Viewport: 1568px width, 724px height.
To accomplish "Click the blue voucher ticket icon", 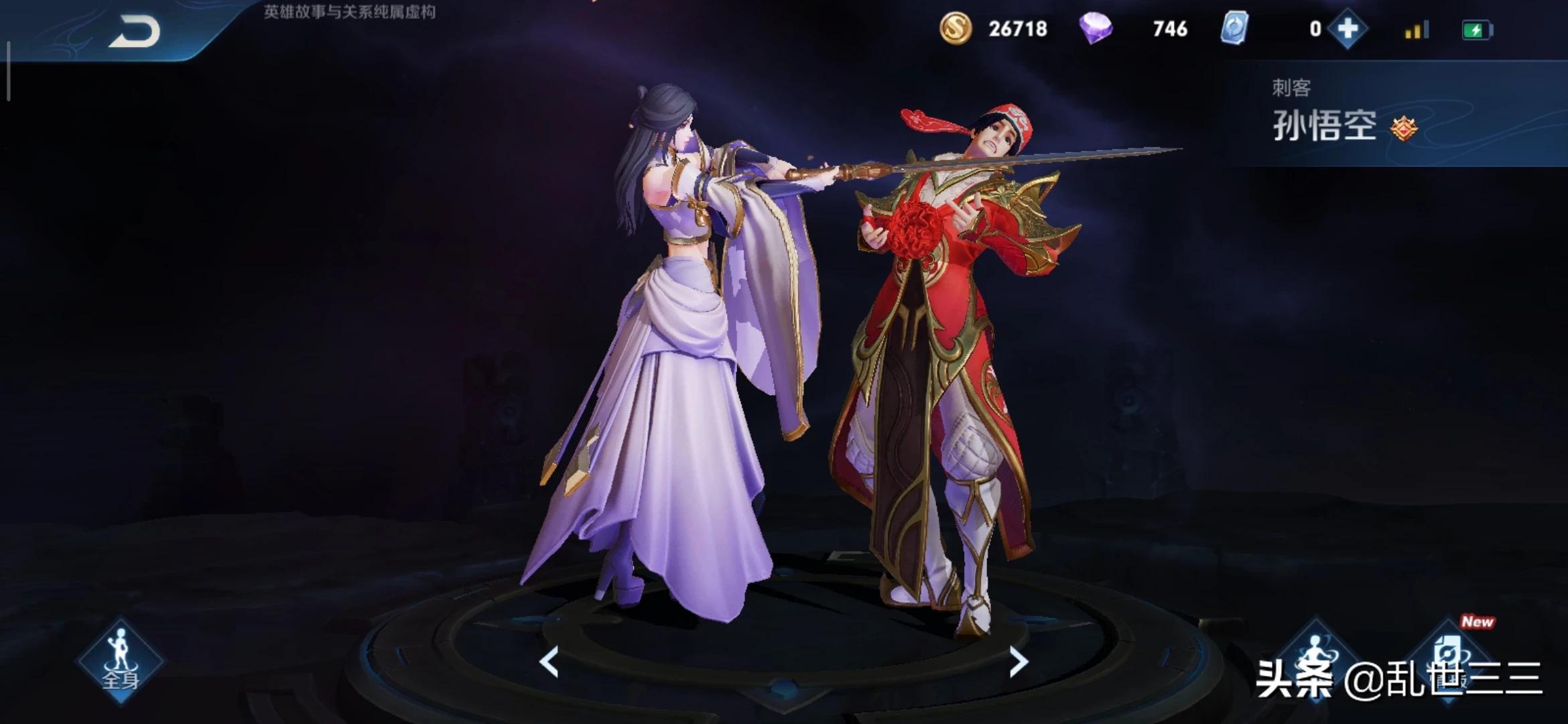I will [x=1234, y=29].
